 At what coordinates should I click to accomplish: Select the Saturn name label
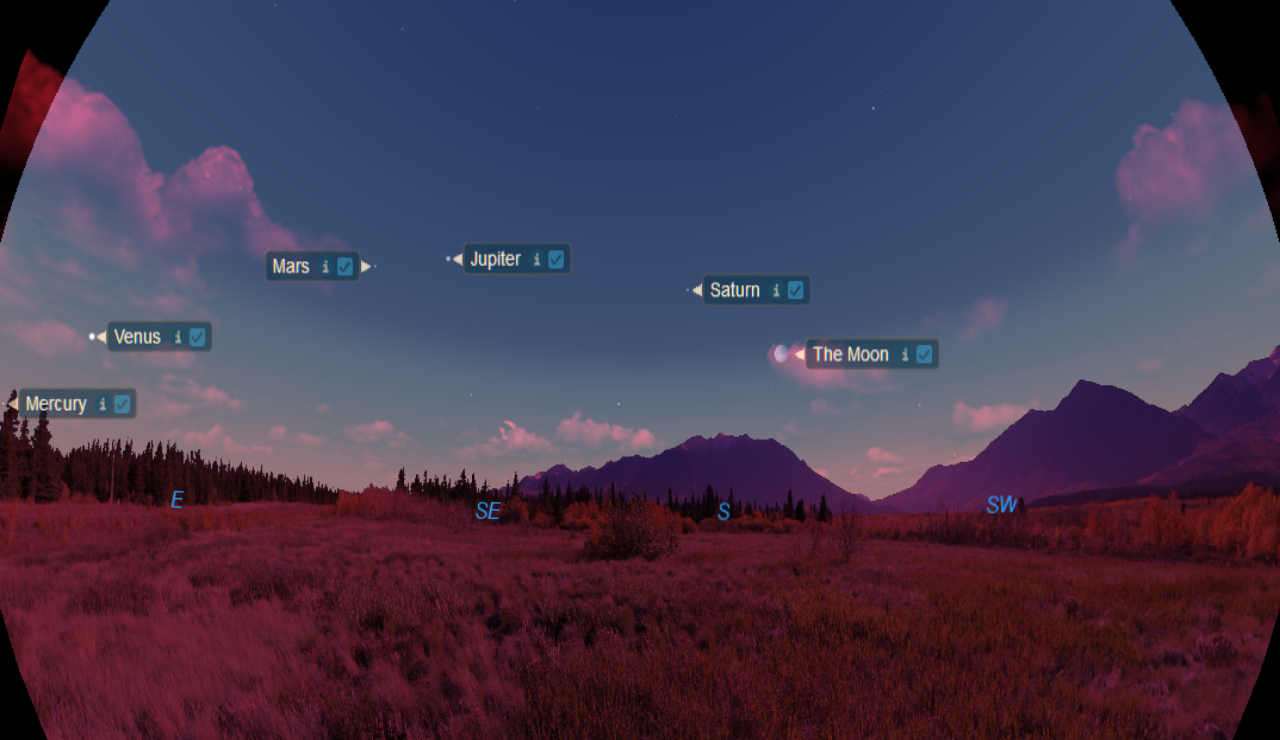pyautogui.click(x=735, y=291)
